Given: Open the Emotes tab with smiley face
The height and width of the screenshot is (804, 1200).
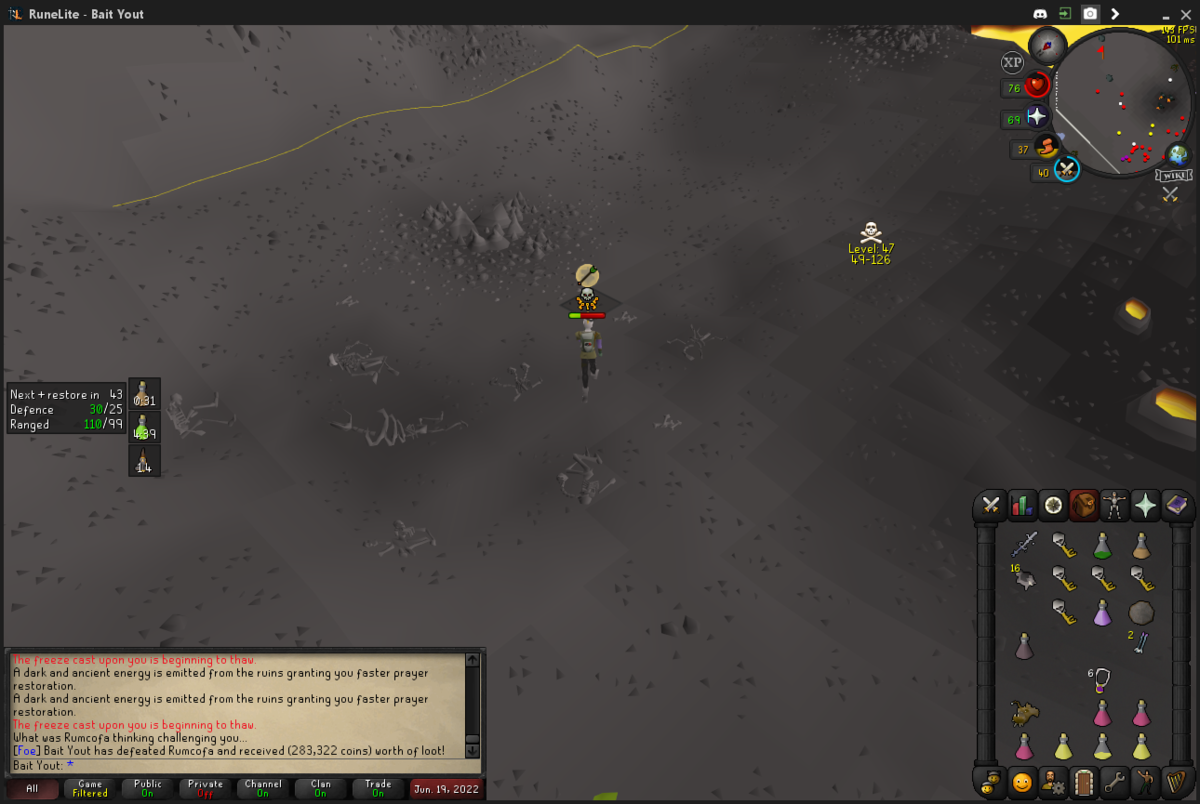Looking at the screenshot, I should pyautogui.click(x=1022, y=781).
